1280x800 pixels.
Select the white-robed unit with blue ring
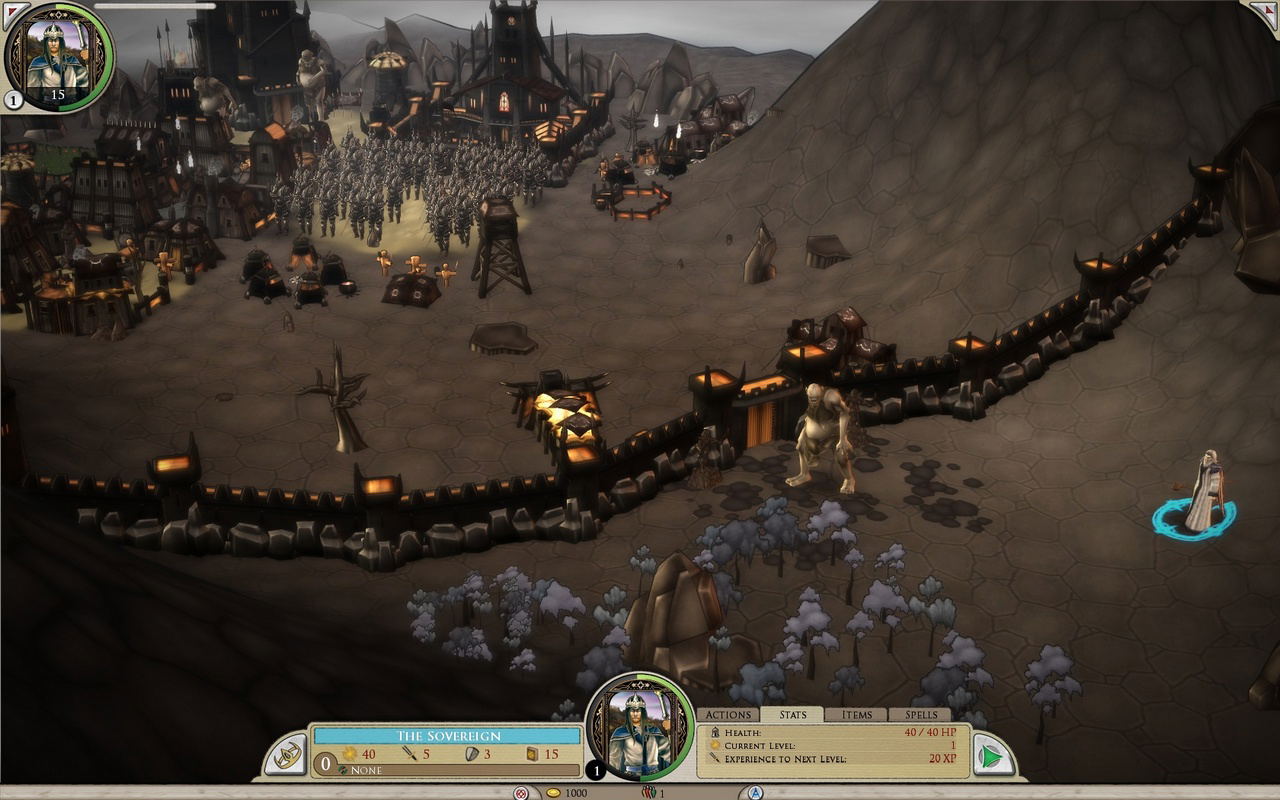pos(1201,493)
